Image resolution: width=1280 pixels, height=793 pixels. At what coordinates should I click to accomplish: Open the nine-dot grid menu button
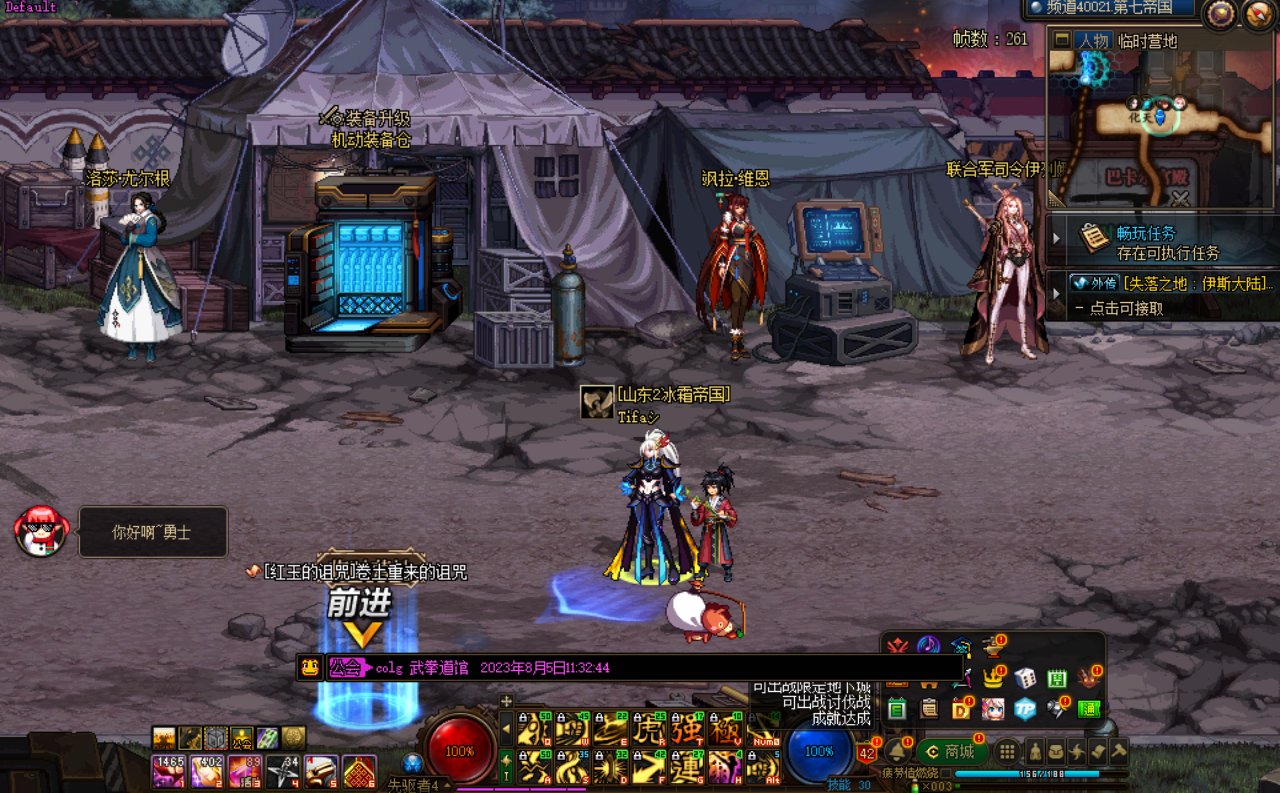click(1008, 751)
